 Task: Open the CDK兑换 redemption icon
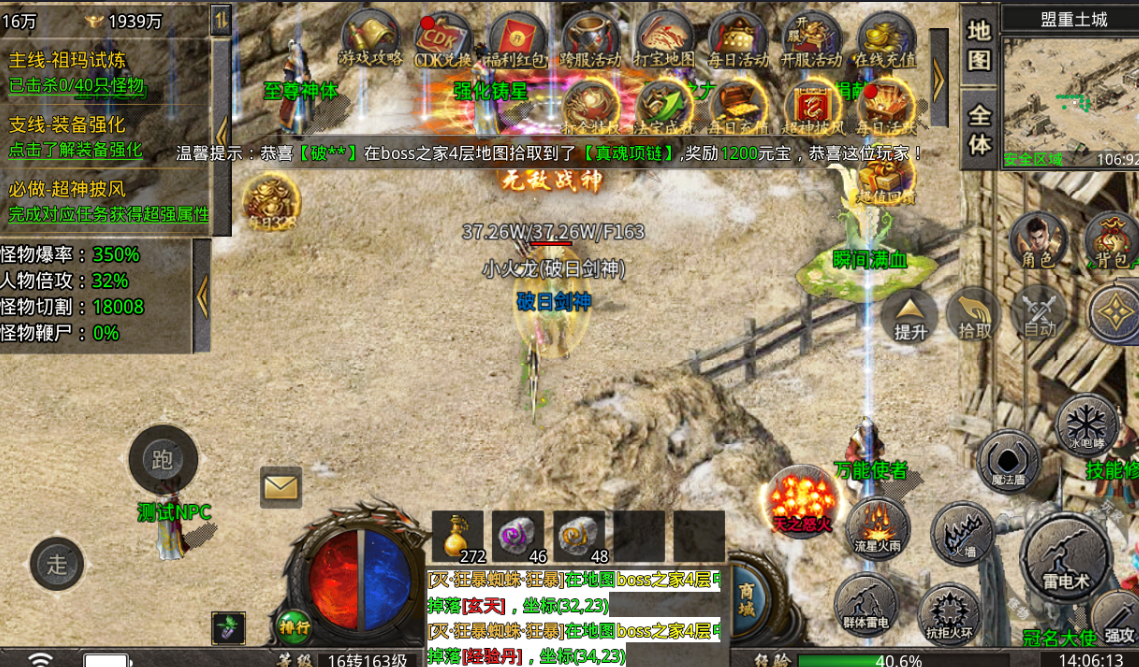(443, 40)
